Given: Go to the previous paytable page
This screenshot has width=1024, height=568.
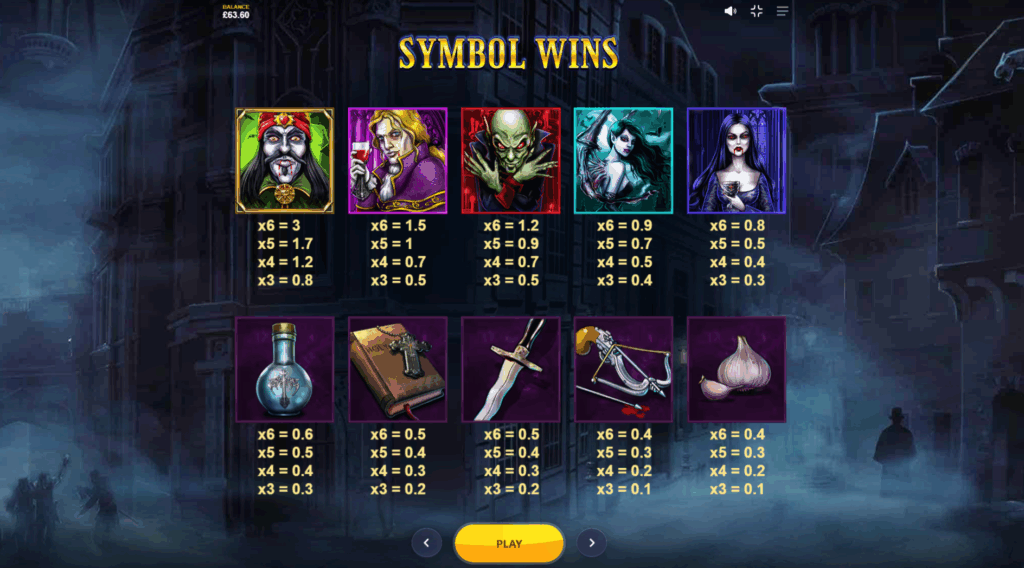Looking at the screenshot, I should [x=427, y=543].
